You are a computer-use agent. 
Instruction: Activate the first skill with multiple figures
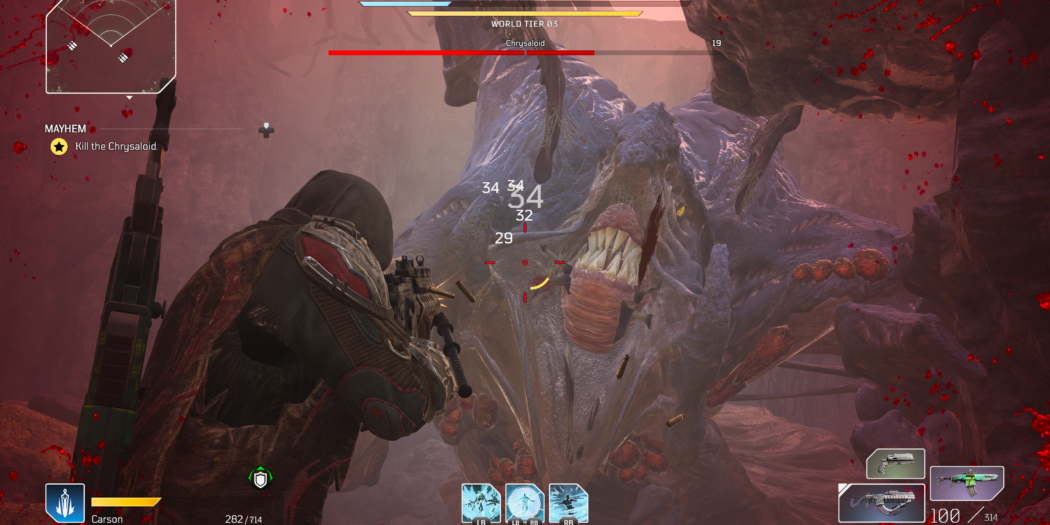point(481,503)
